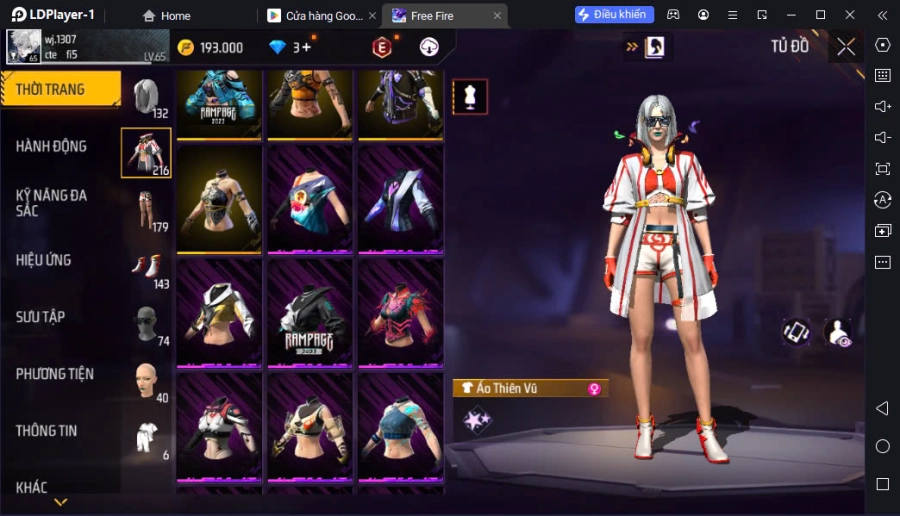Select the pants subcategory with 179 items
The width and height of the screenshot is (900, 516).
point(147,209)
